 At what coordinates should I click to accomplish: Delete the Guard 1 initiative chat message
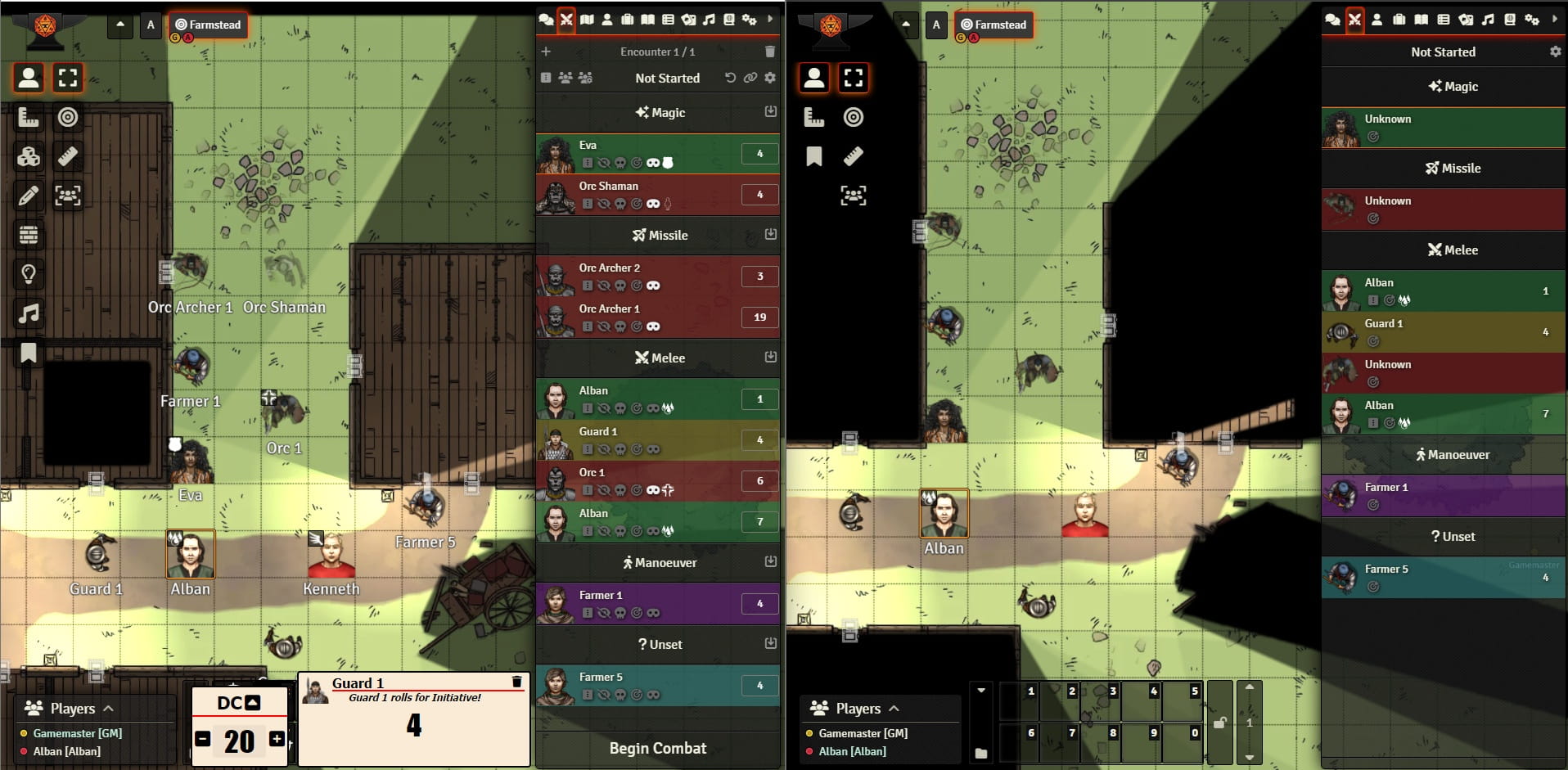(516, 682)
